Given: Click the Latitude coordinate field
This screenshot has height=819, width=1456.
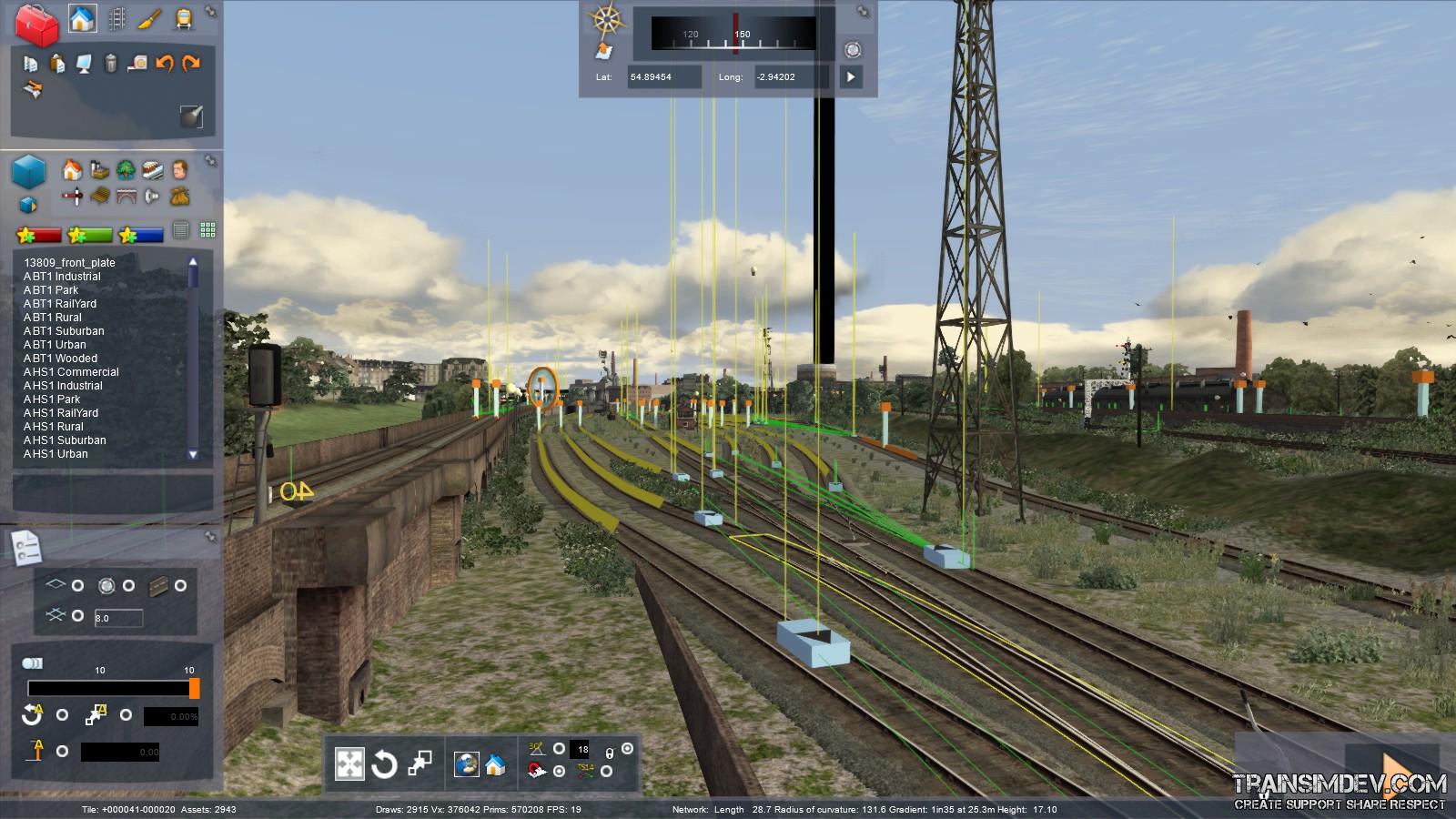Looking at the screenshot, I should click(x=663, y=77).
